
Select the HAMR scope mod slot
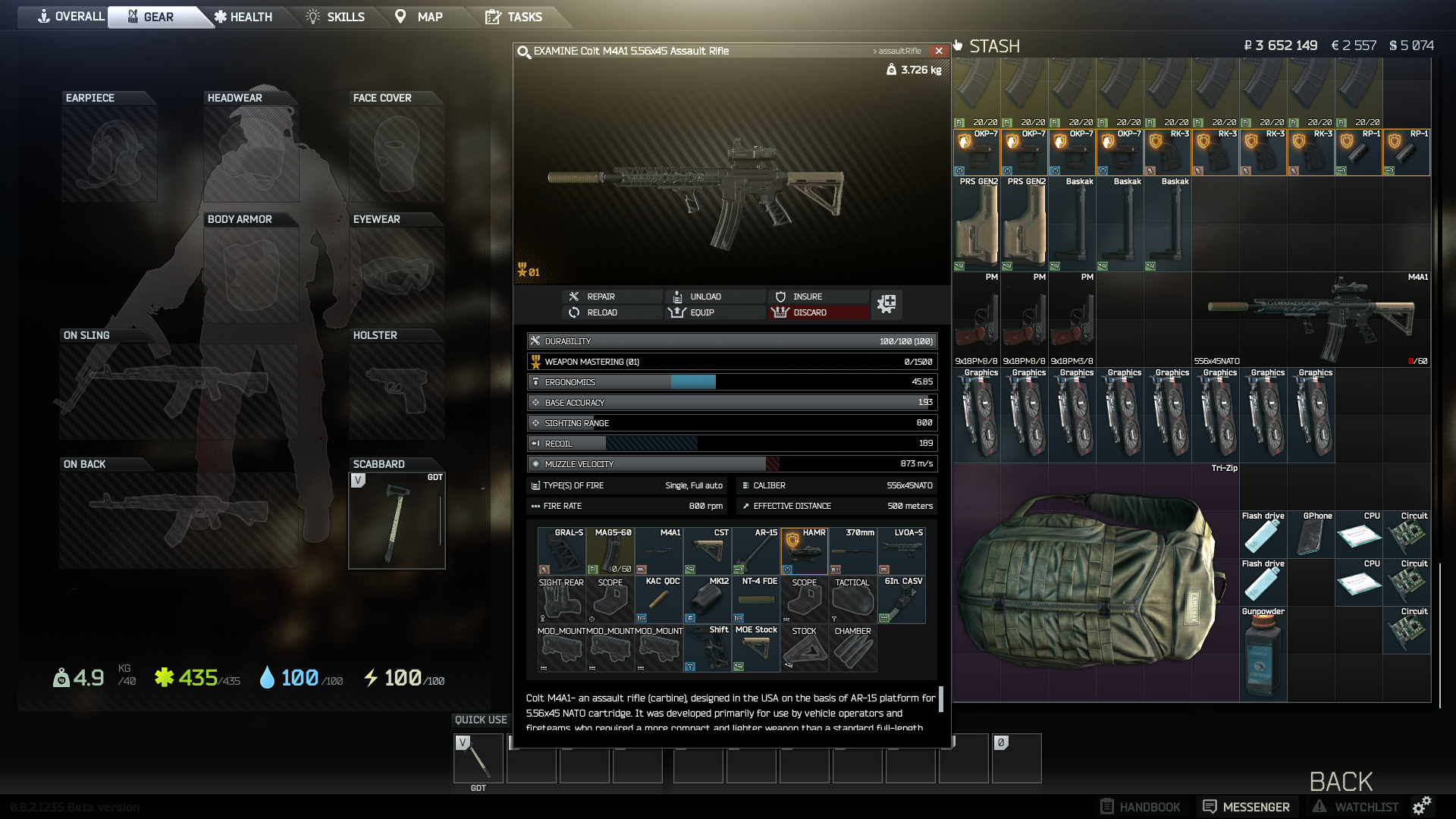(x=804, y=551)
